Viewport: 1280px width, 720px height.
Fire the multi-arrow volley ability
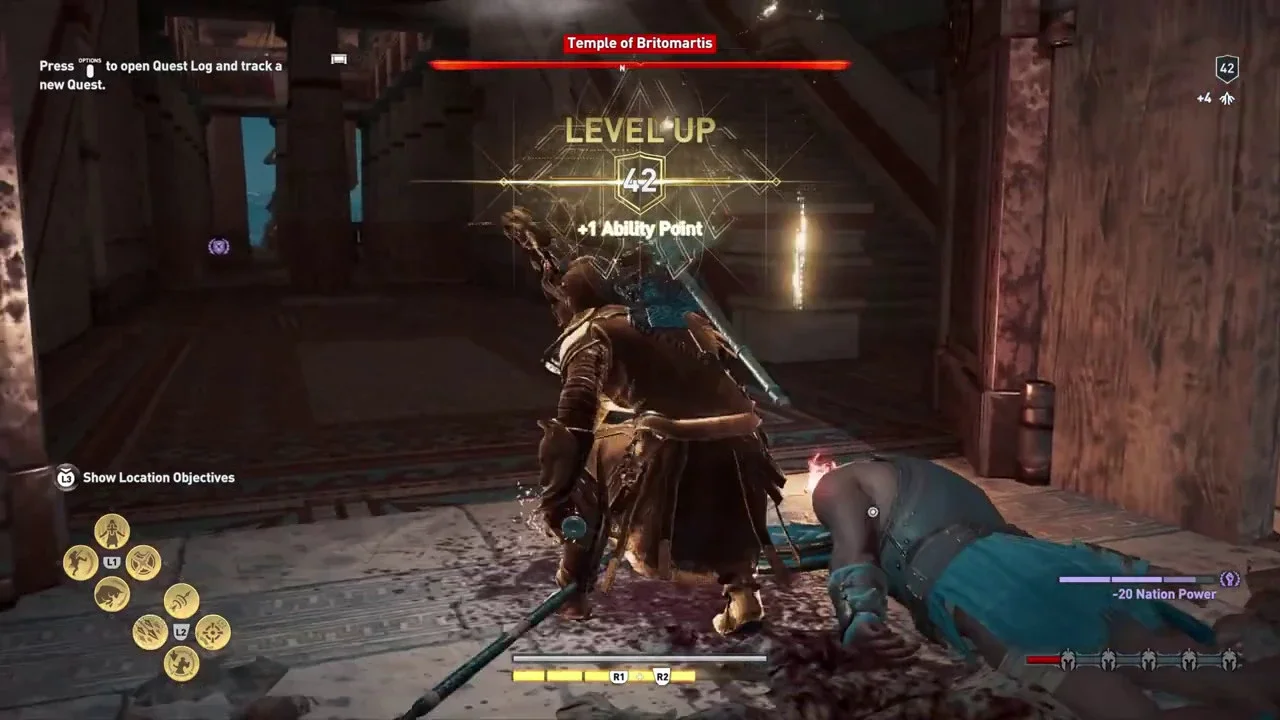150,632
